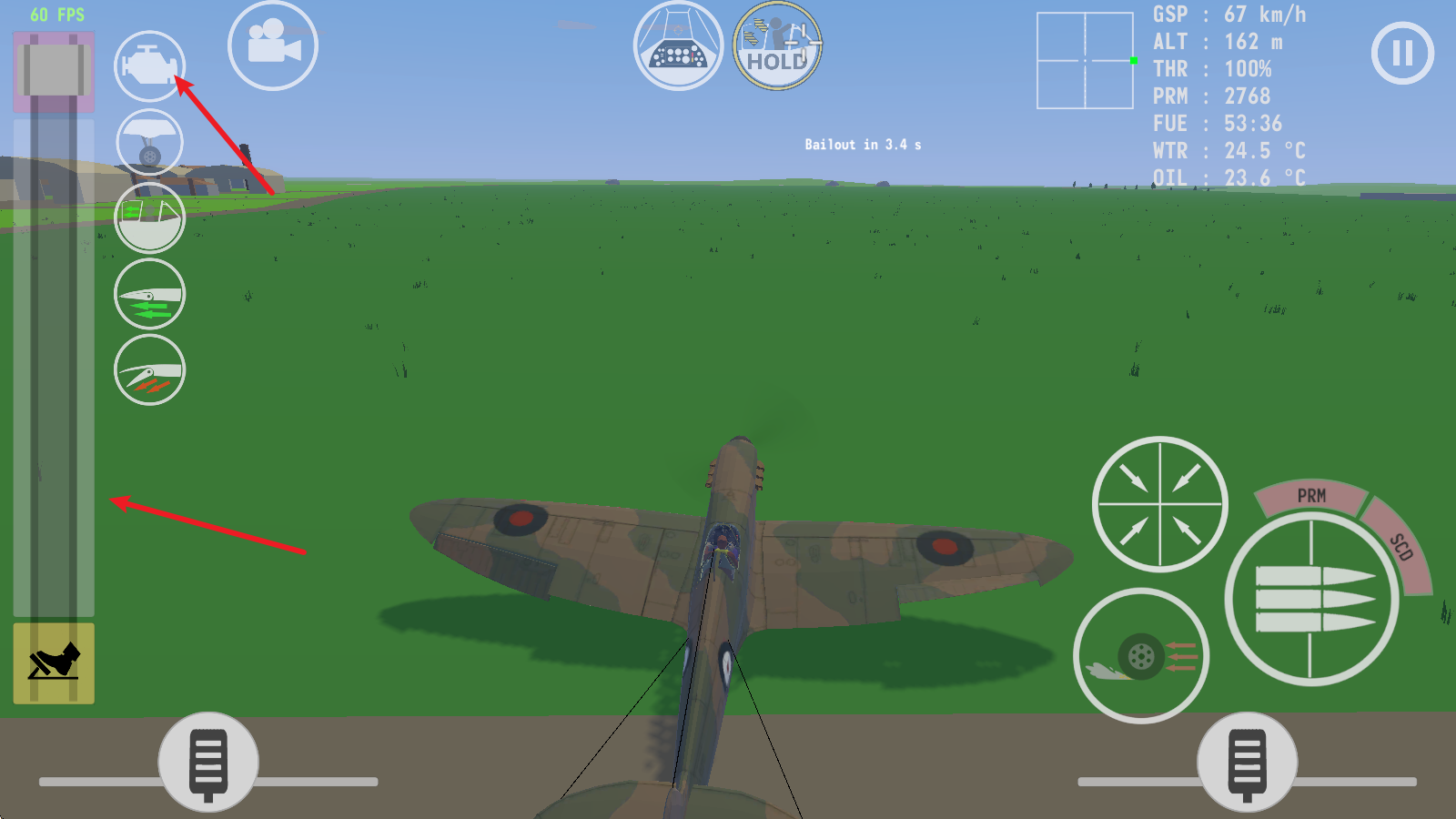This screenshot has height=819, width=1456.
Task: Open the cockpit canopy control
Action: pos(150,218)
